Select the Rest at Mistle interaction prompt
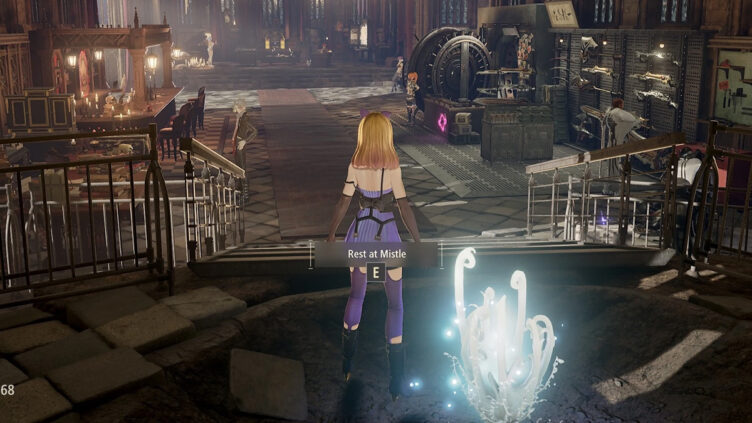 click(x=375, y=254)
